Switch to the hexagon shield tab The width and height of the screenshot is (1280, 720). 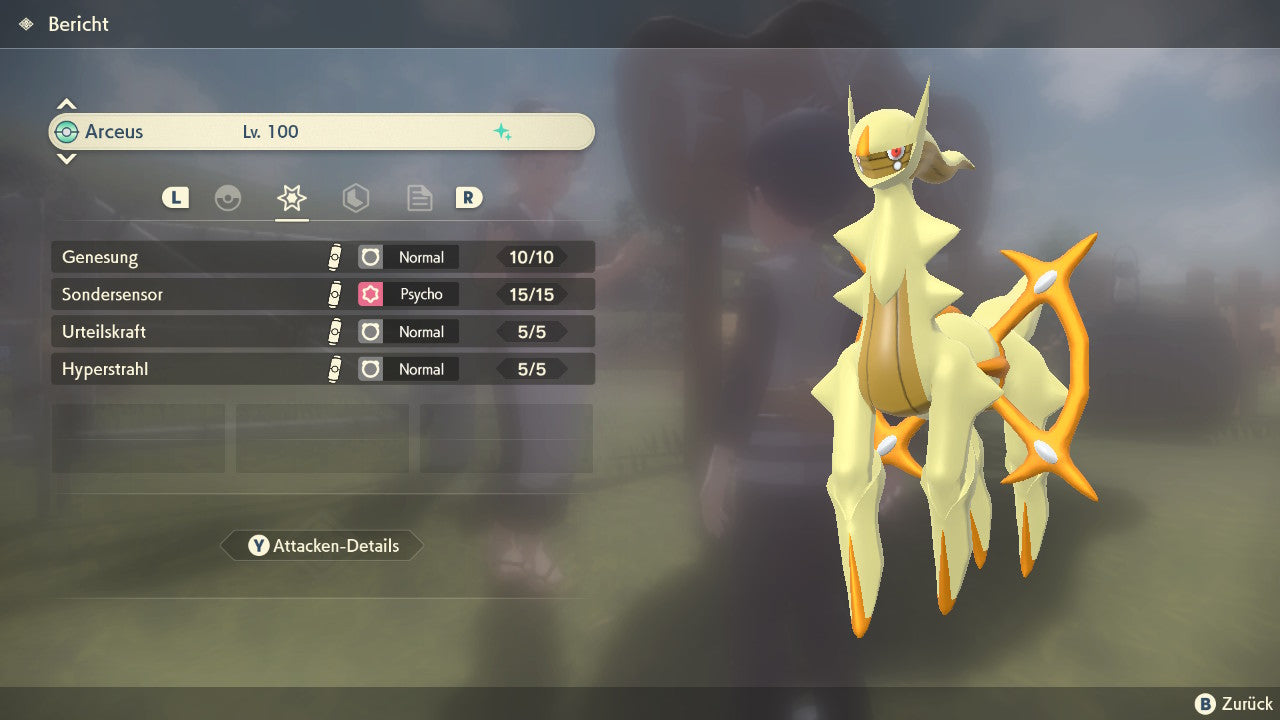pyautogui.click(x=355, y=198)
